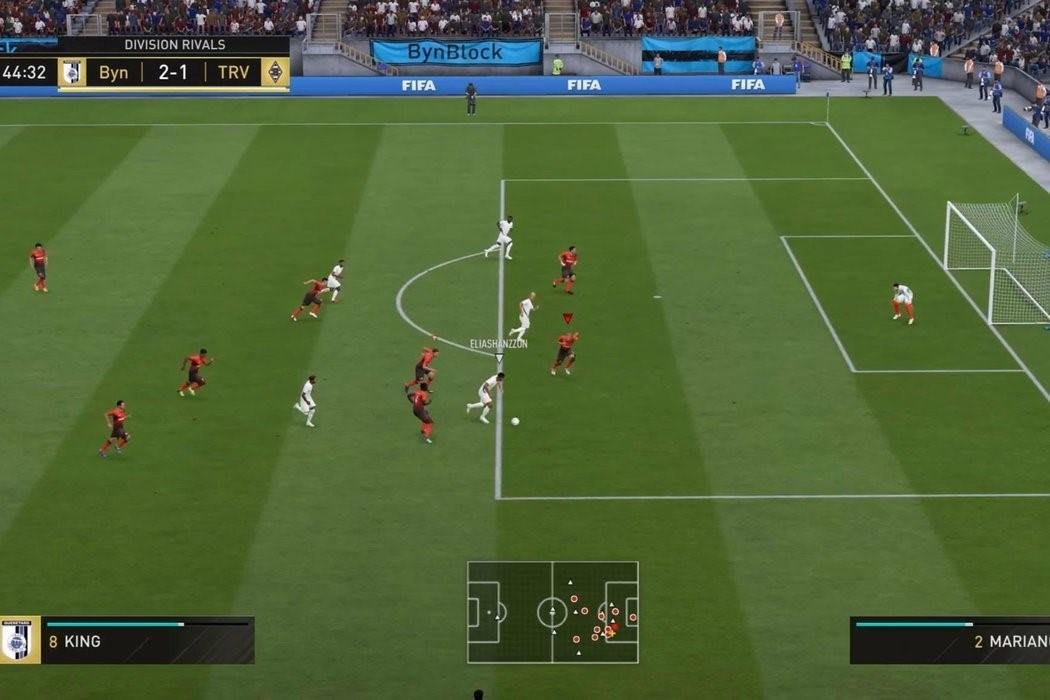Screen dimensions: 1050x700
Task: Select the 8 KING player panel
Action: (147, 641)
